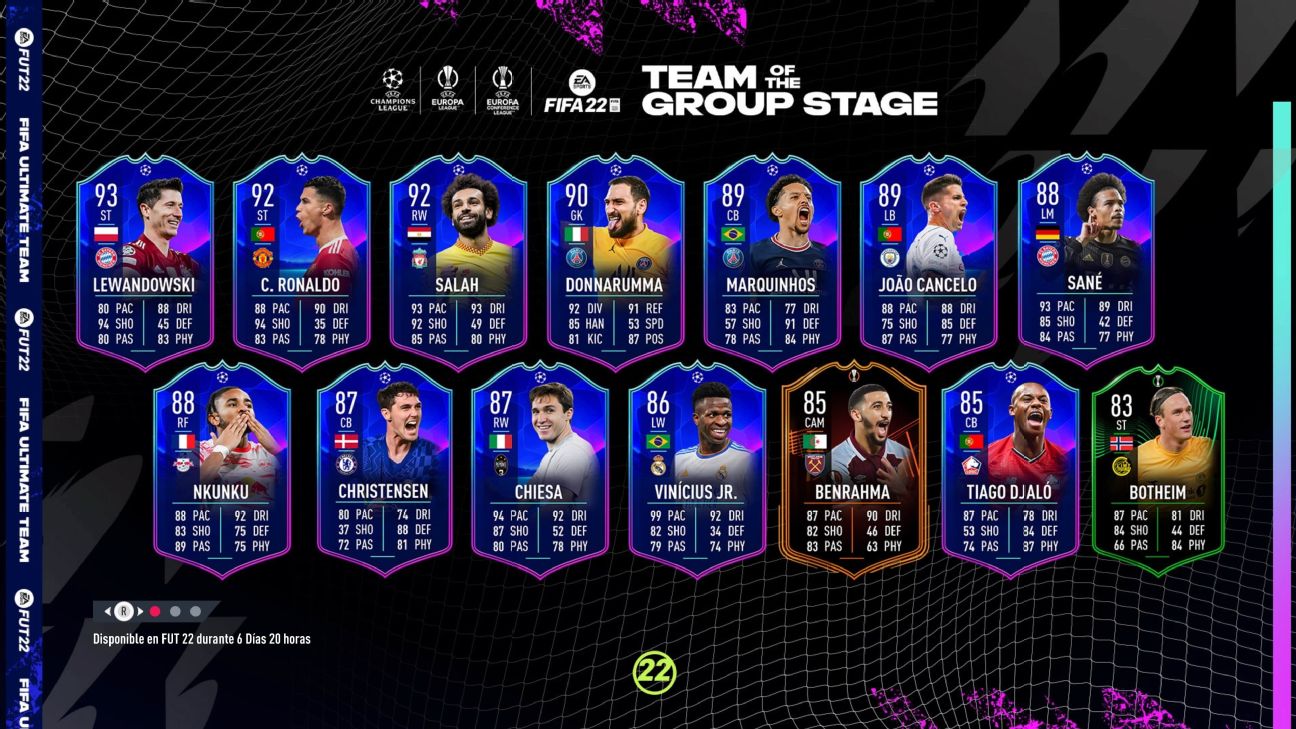Pick the Marquinhos 89 CB card
Viewport: 1296px width, 729px height.
[x=771, y=262]
